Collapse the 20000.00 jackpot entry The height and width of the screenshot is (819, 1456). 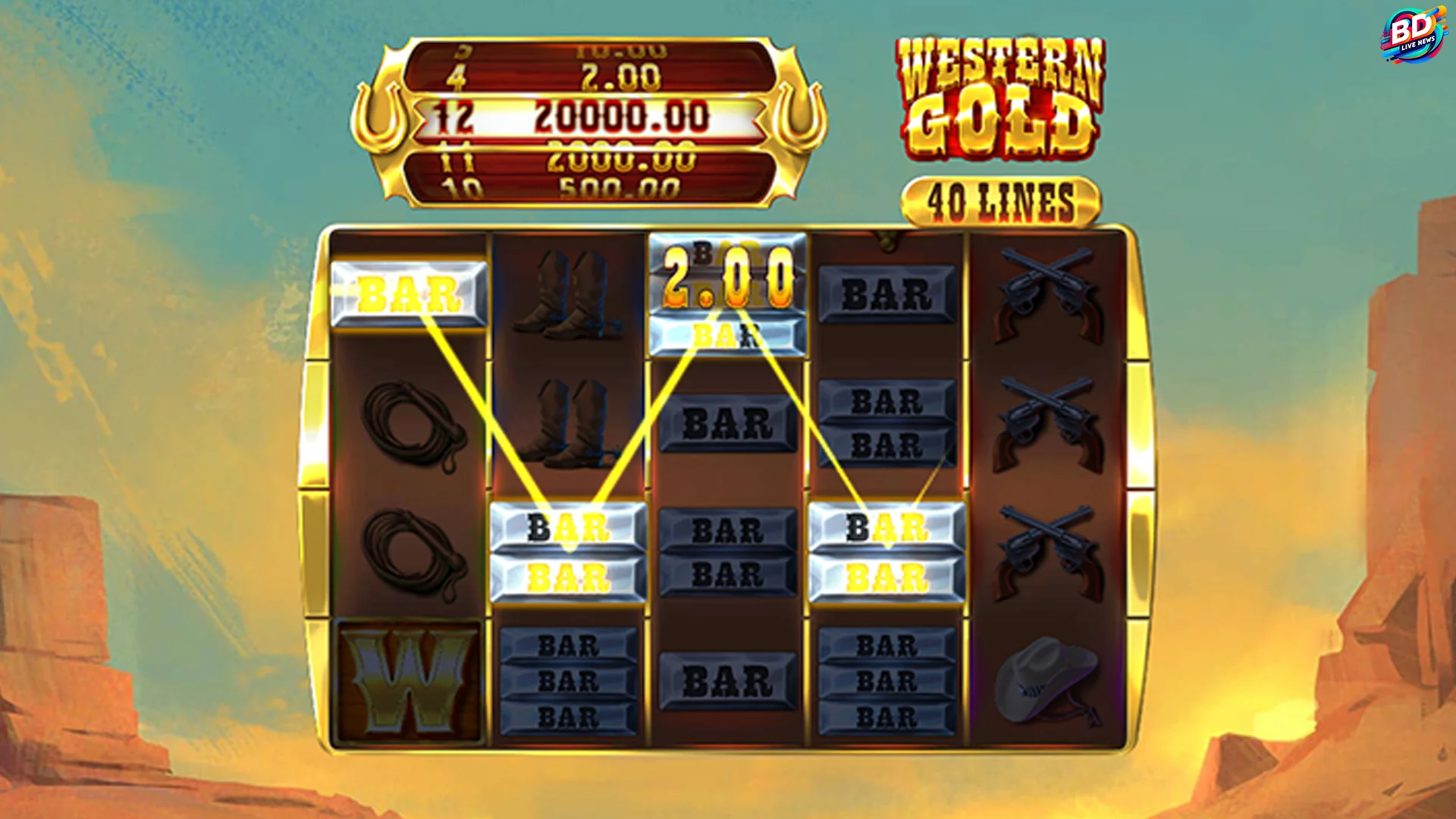622,115
